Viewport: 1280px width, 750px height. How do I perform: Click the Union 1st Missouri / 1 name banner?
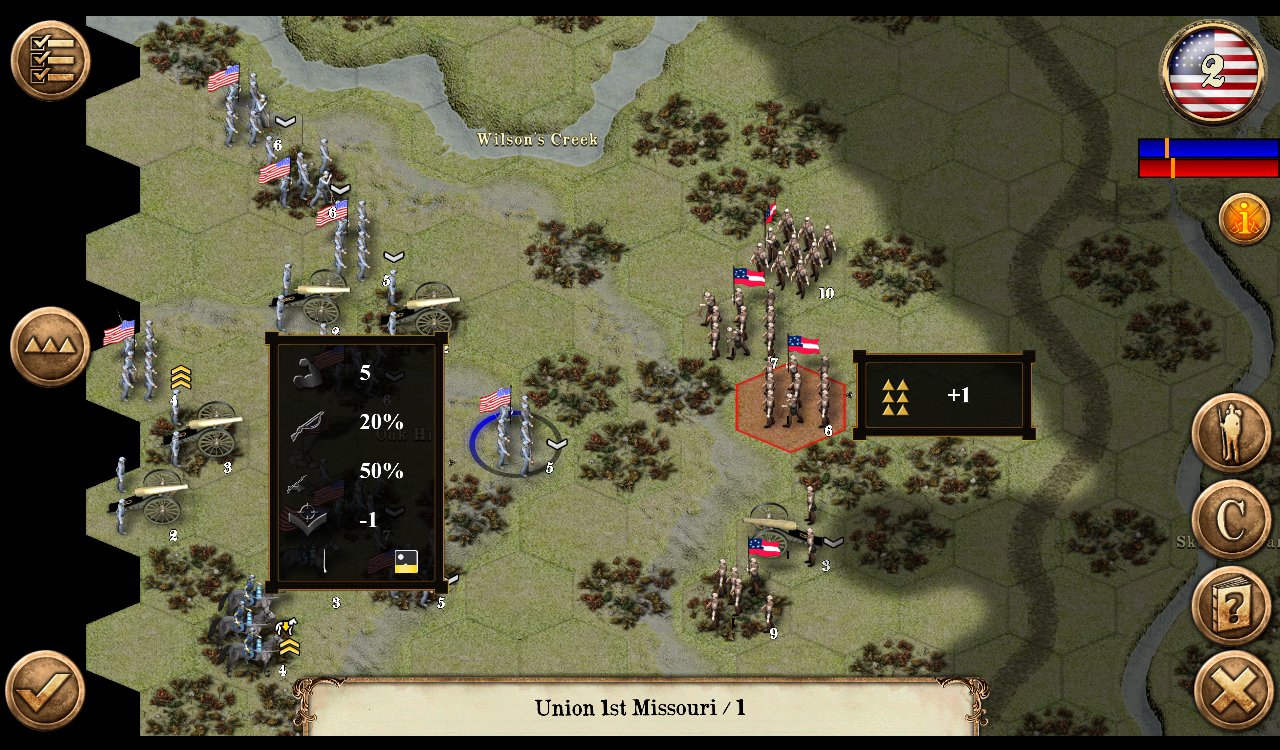coord(640,708)
